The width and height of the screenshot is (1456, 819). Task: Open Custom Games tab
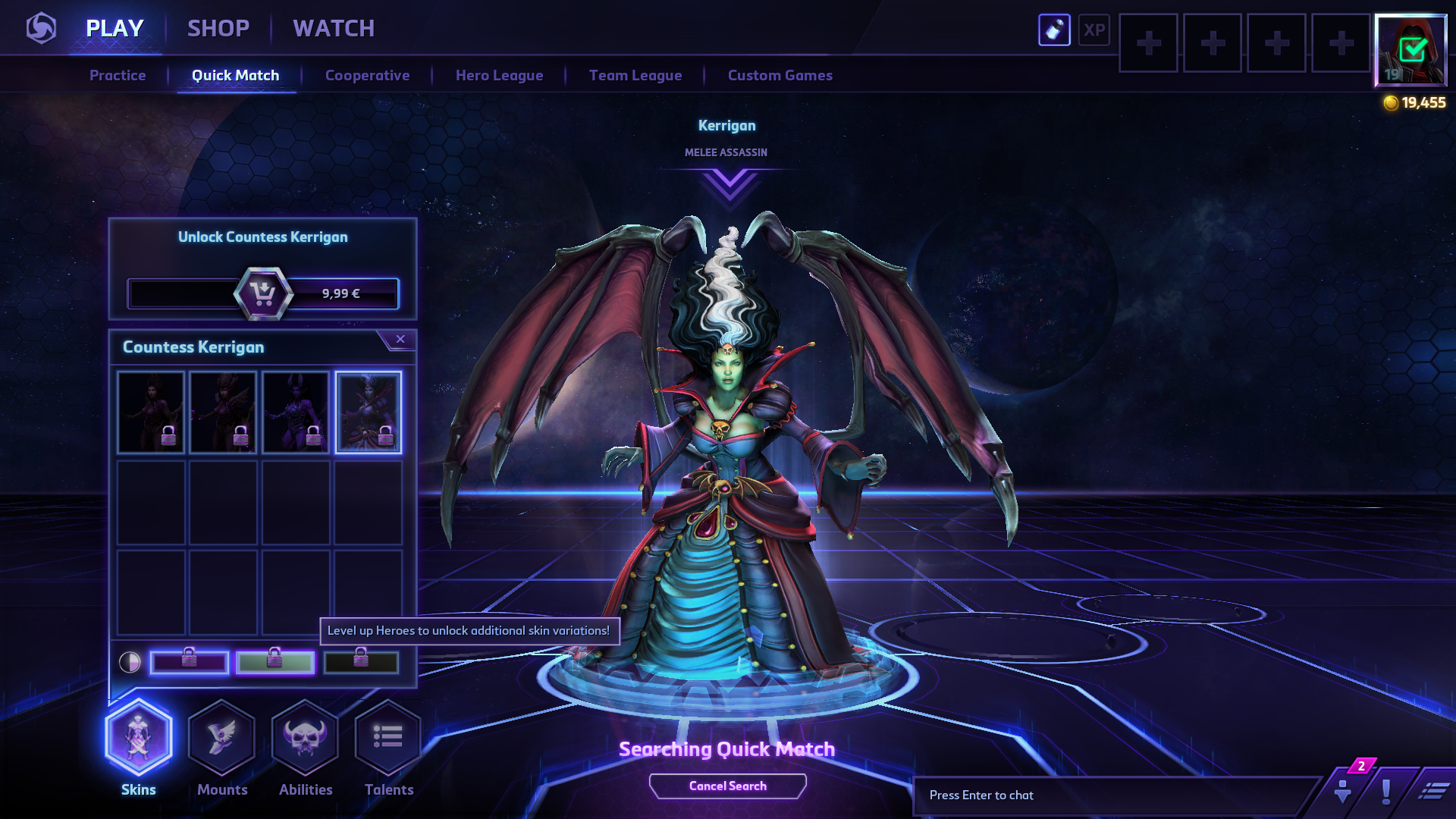tap(780, 76)
